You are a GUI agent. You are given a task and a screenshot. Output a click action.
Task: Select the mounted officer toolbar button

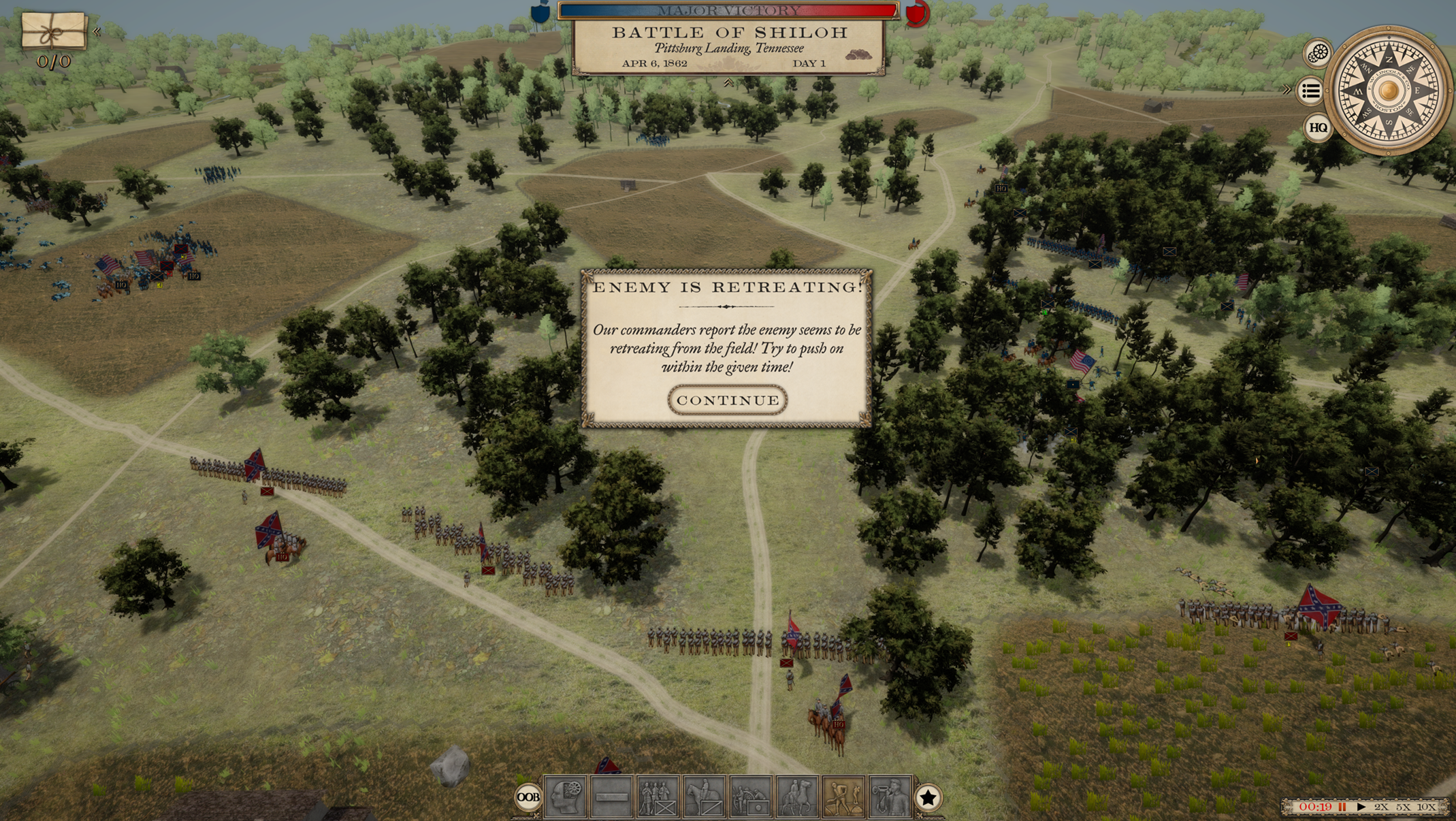pyautogui.click(x=796, y=796)
